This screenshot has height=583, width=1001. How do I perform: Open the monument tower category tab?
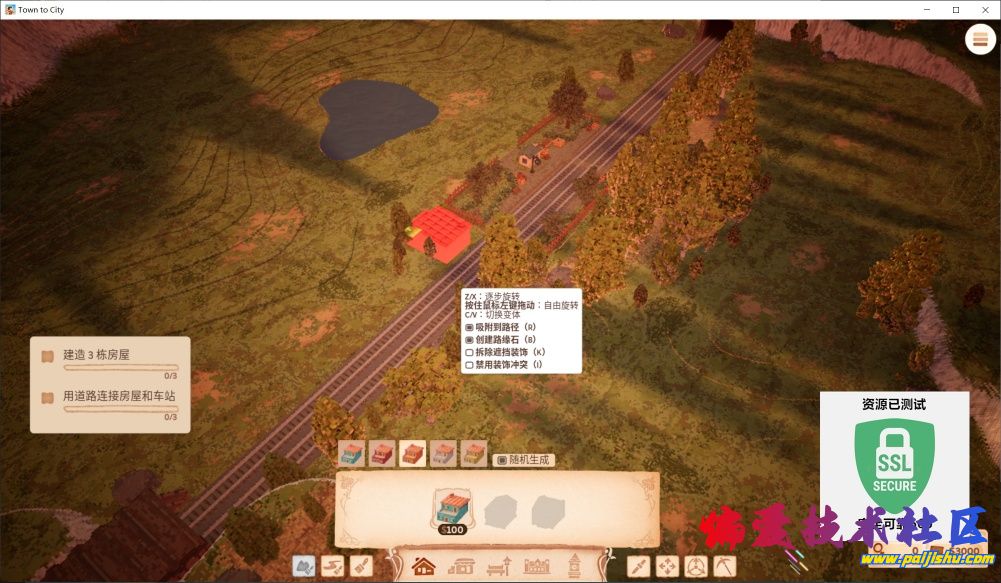tap(575, 567)
